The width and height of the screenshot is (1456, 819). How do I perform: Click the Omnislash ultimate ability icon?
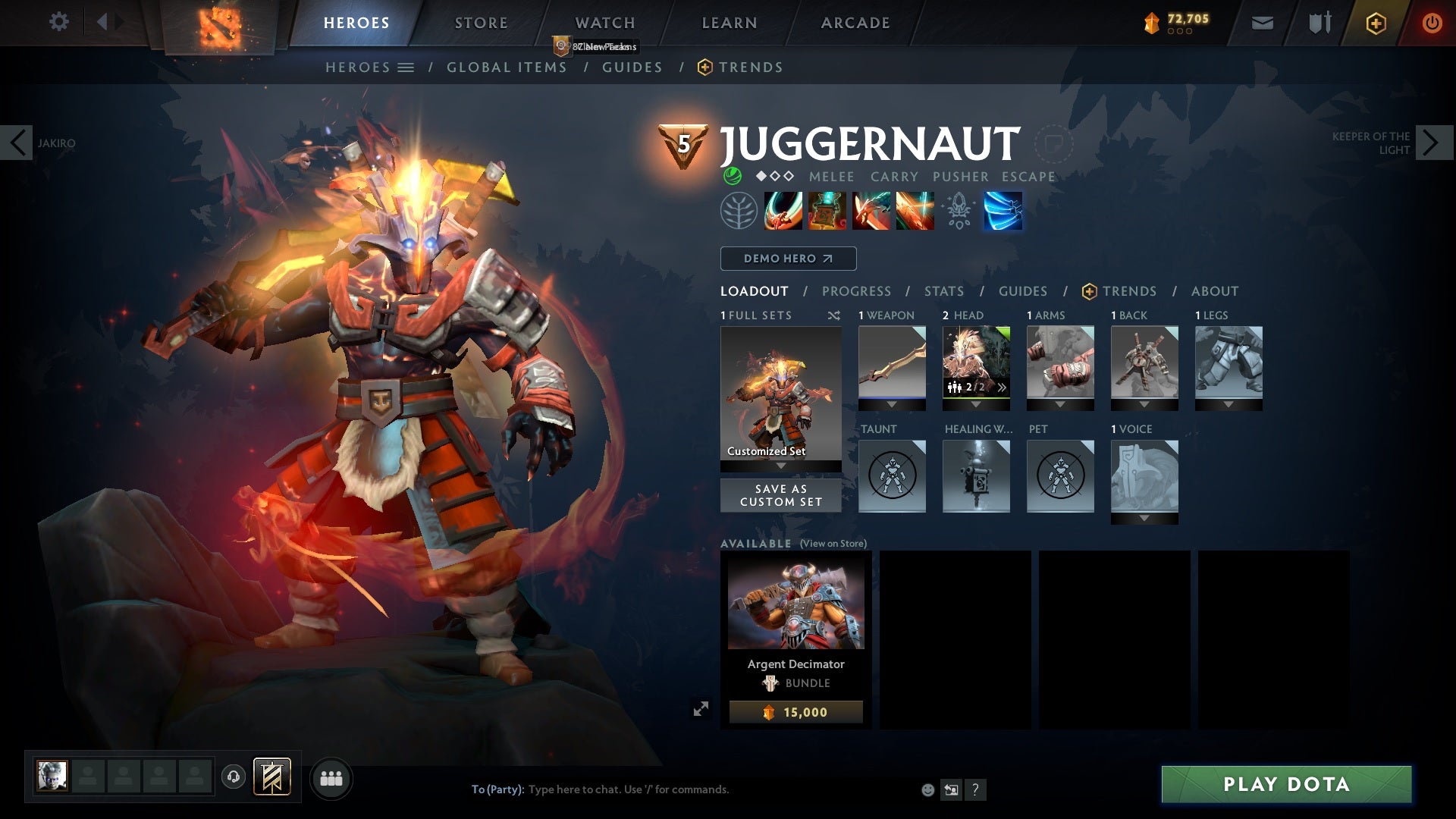[1003, 211]
